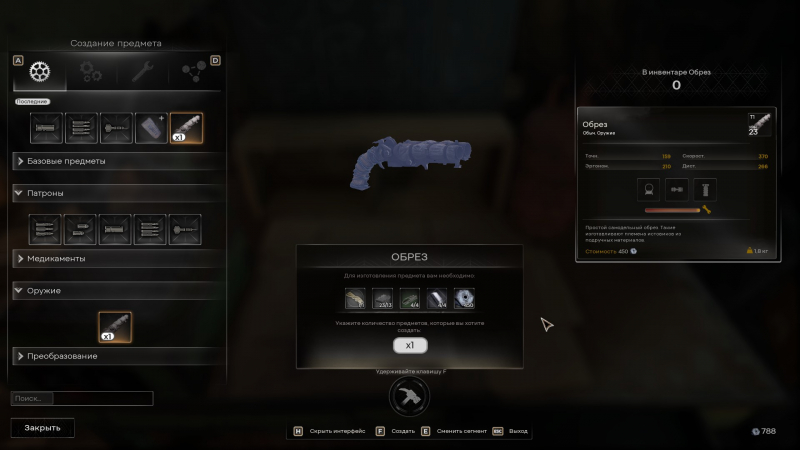Select the round scrap ingredient requiring 450

[x=465, y=298]
